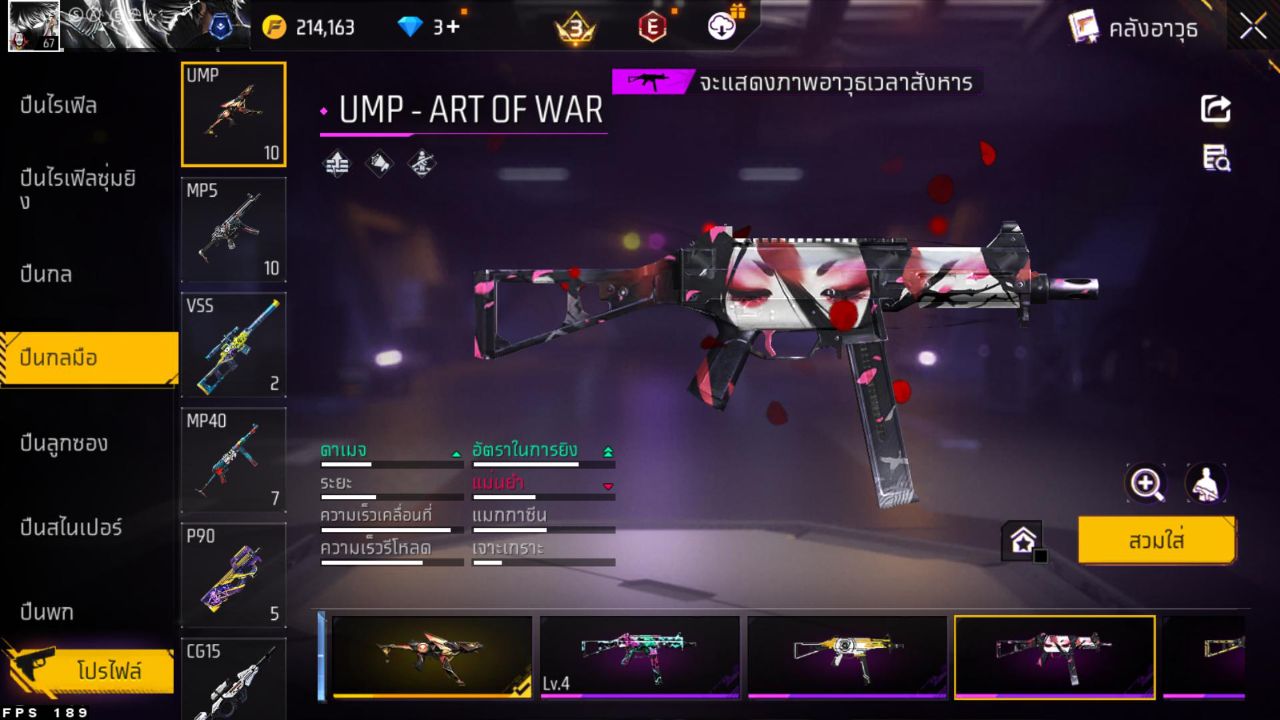Open the magnifier zoom preview icon

pos(1147,484)
